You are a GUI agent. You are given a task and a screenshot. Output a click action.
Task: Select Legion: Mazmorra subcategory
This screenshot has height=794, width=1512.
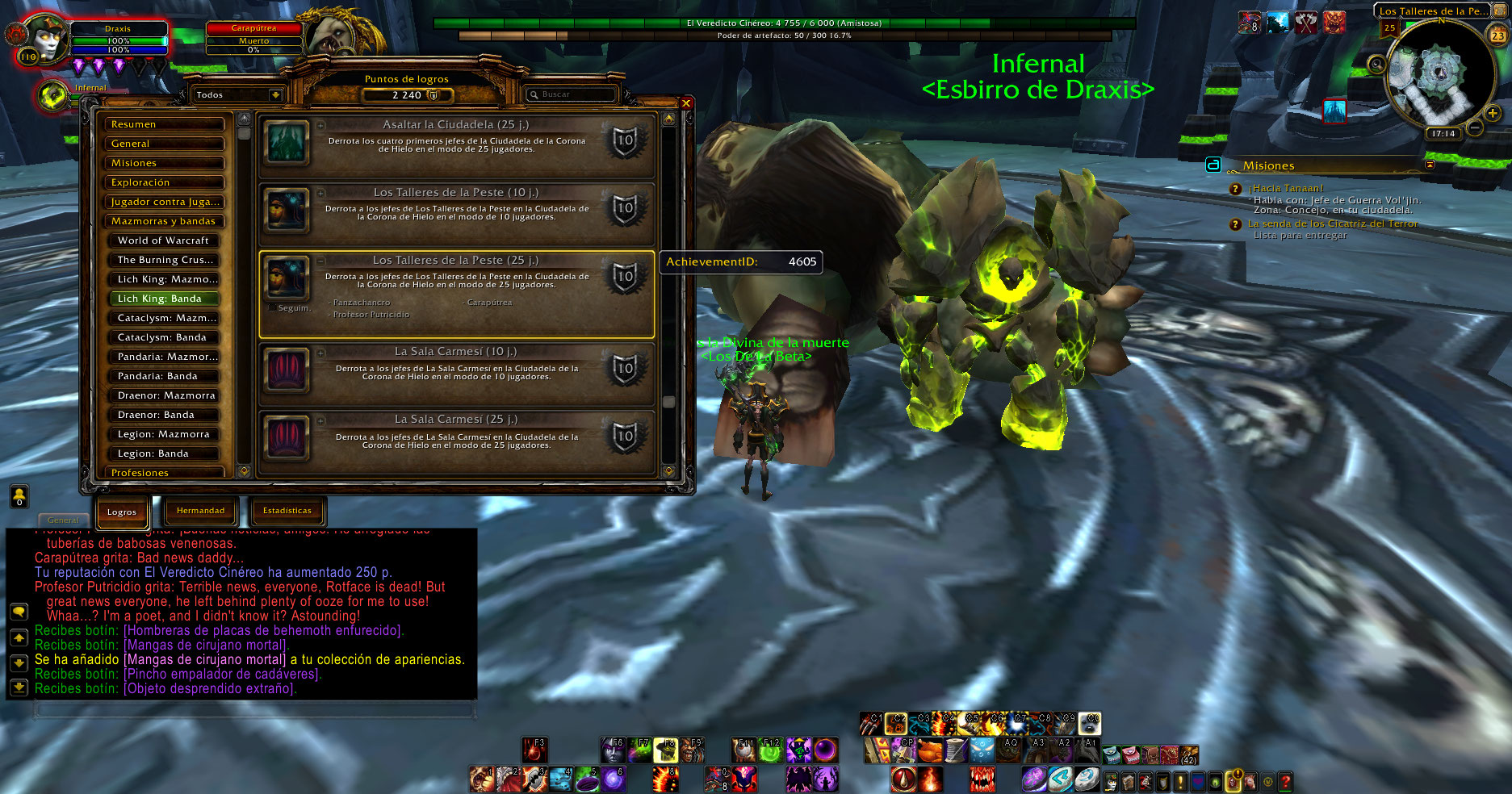pos(164,434)
